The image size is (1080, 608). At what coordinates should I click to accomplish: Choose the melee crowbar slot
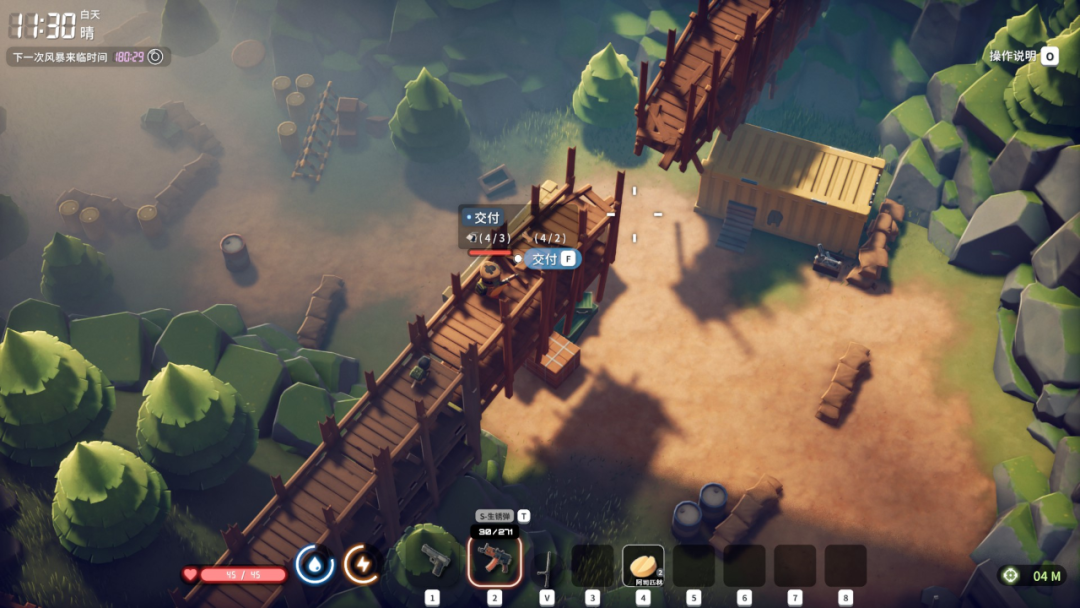[546, 566]
